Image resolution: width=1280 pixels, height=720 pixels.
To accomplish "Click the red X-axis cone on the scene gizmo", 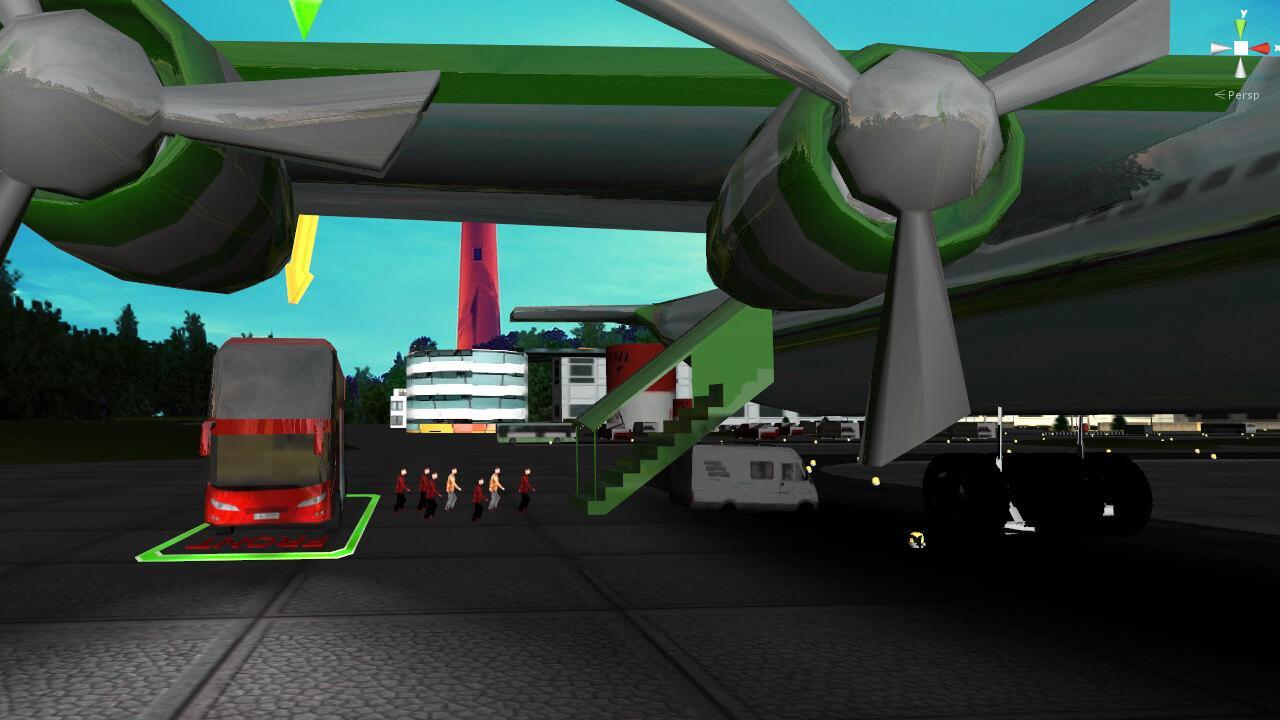I will tap(1261, 47).
